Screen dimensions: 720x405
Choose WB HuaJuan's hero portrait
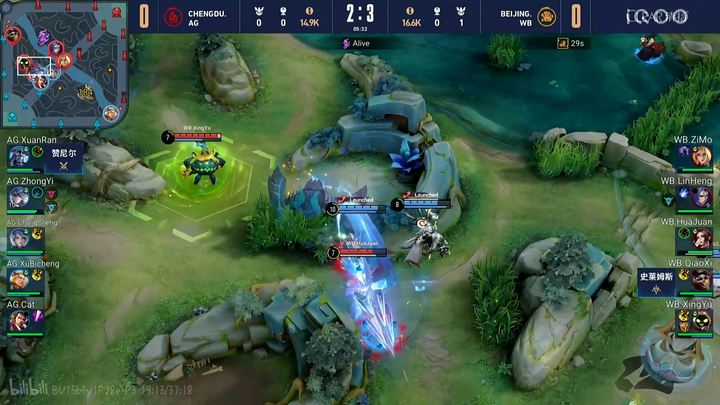tap(701, 238)
